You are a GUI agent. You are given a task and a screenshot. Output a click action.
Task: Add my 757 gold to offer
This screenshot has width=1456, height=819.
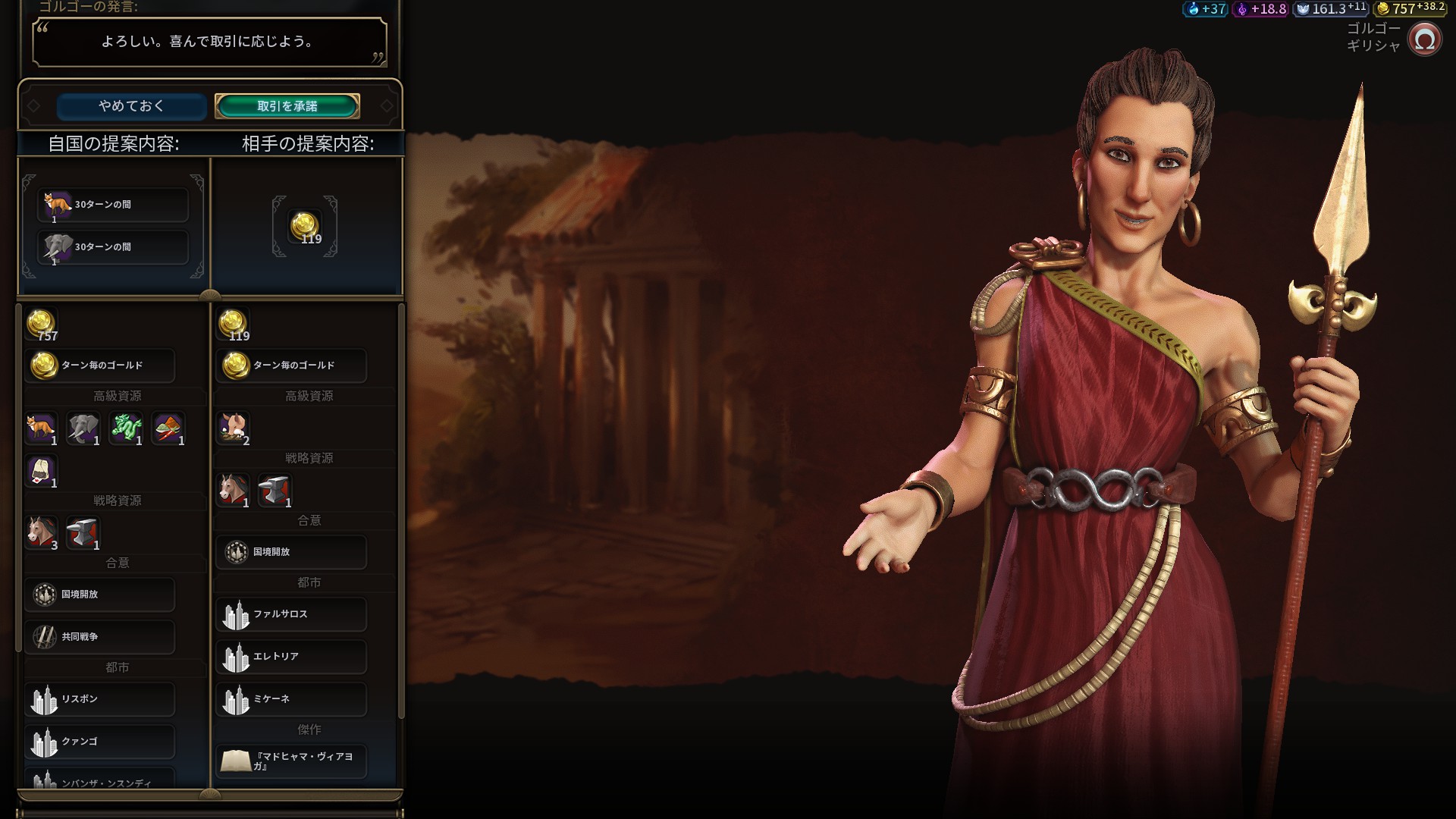pyautogui.click(x=42, y=325)
